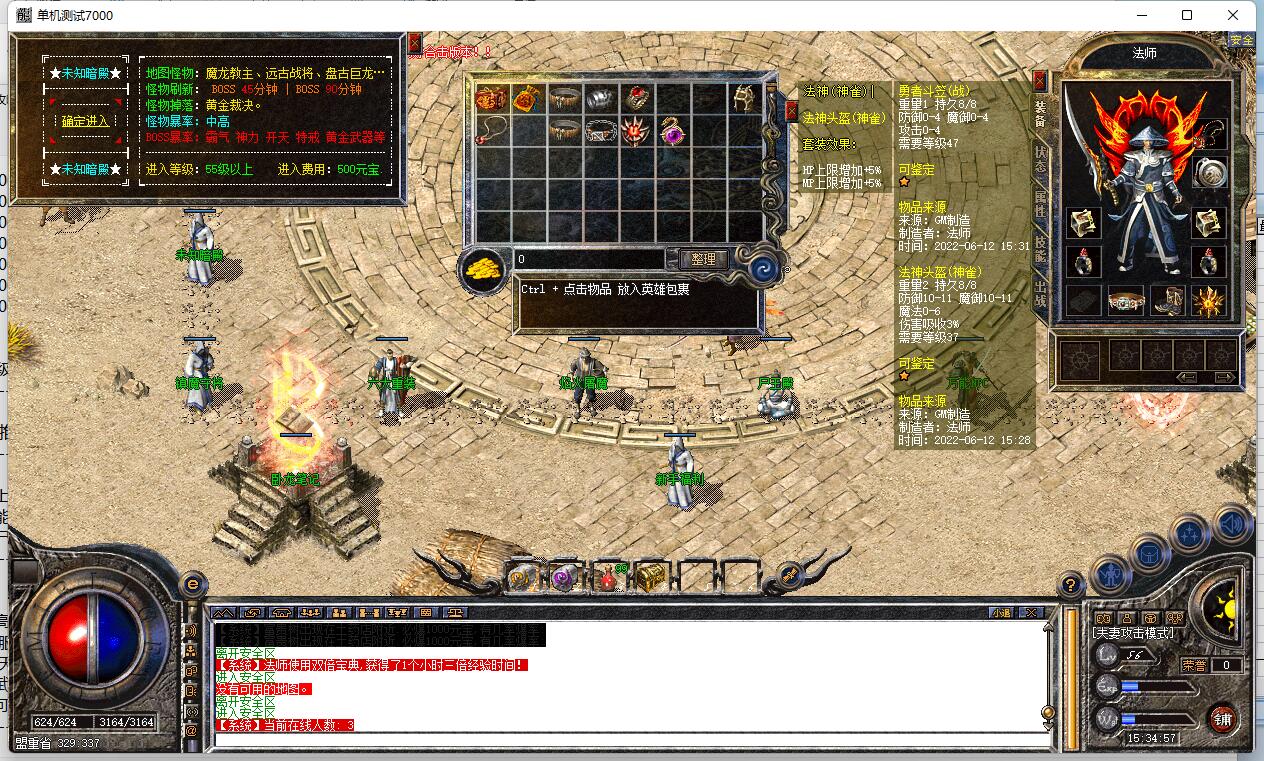Click the equipped medal slot
The width and height of the screenshot is (1264, 761).
(x=1211, y=171)
